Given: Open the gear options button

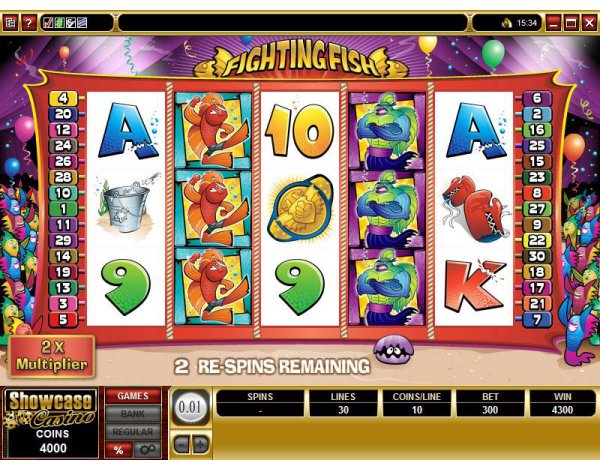Looking at the screenshot, I should pos(145,450).
